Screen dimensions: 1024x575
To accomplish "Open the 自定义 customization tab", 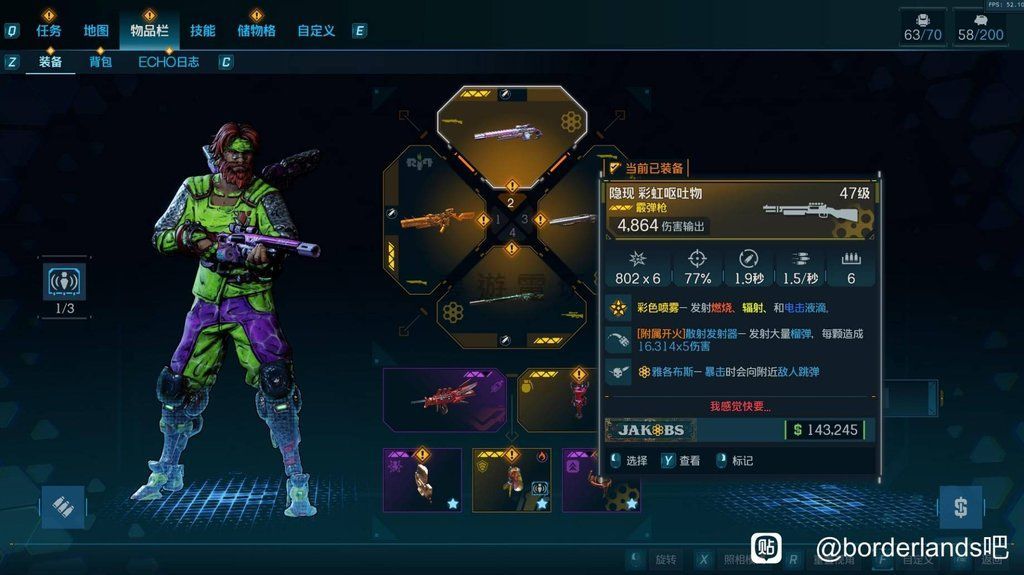I will coord(316,31).
